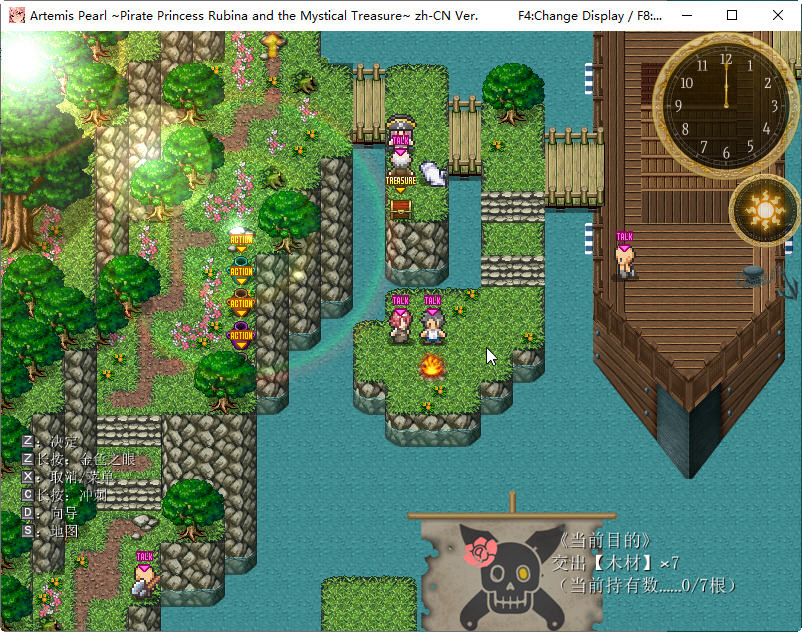Click the golden sun emblem icon
This screenshot has height=632, width=802.
pos(765,210)
